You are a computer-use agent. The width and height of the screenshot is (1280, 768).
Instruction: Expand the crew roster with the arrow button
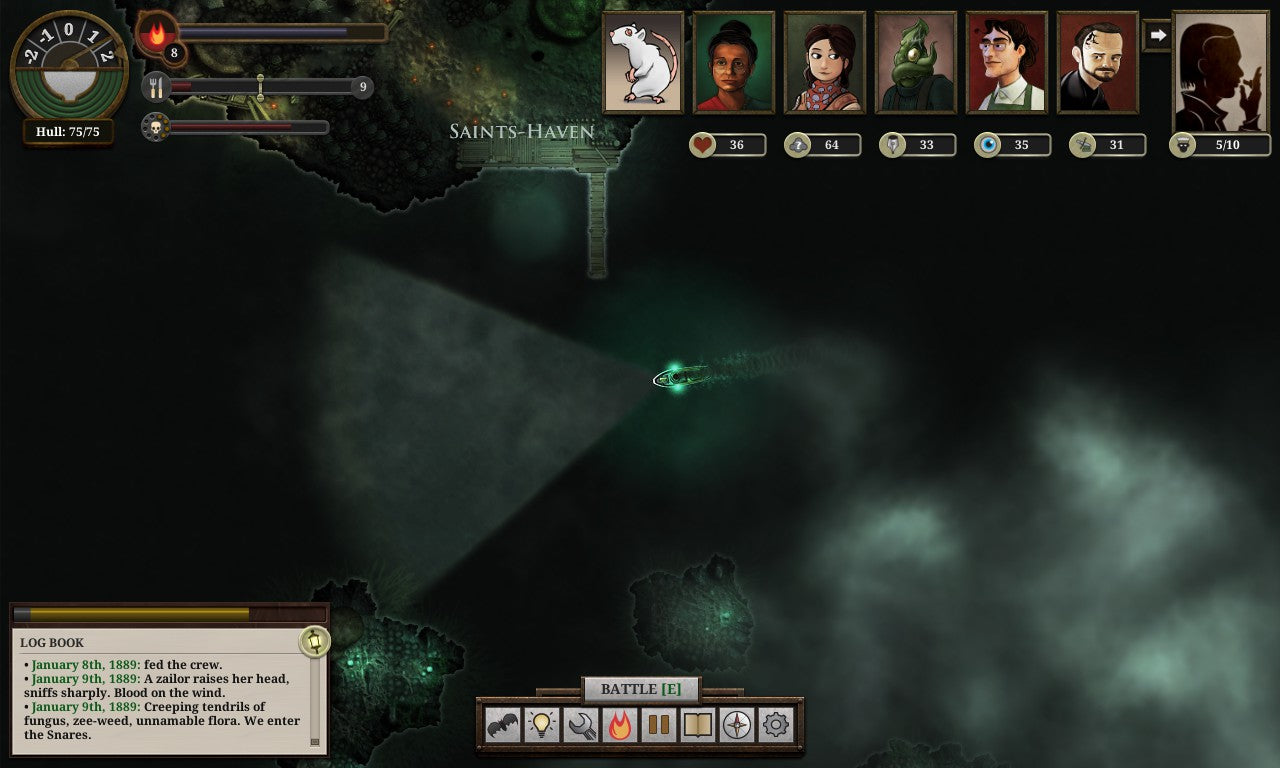pyautogui.click(x=1158, y=34)
